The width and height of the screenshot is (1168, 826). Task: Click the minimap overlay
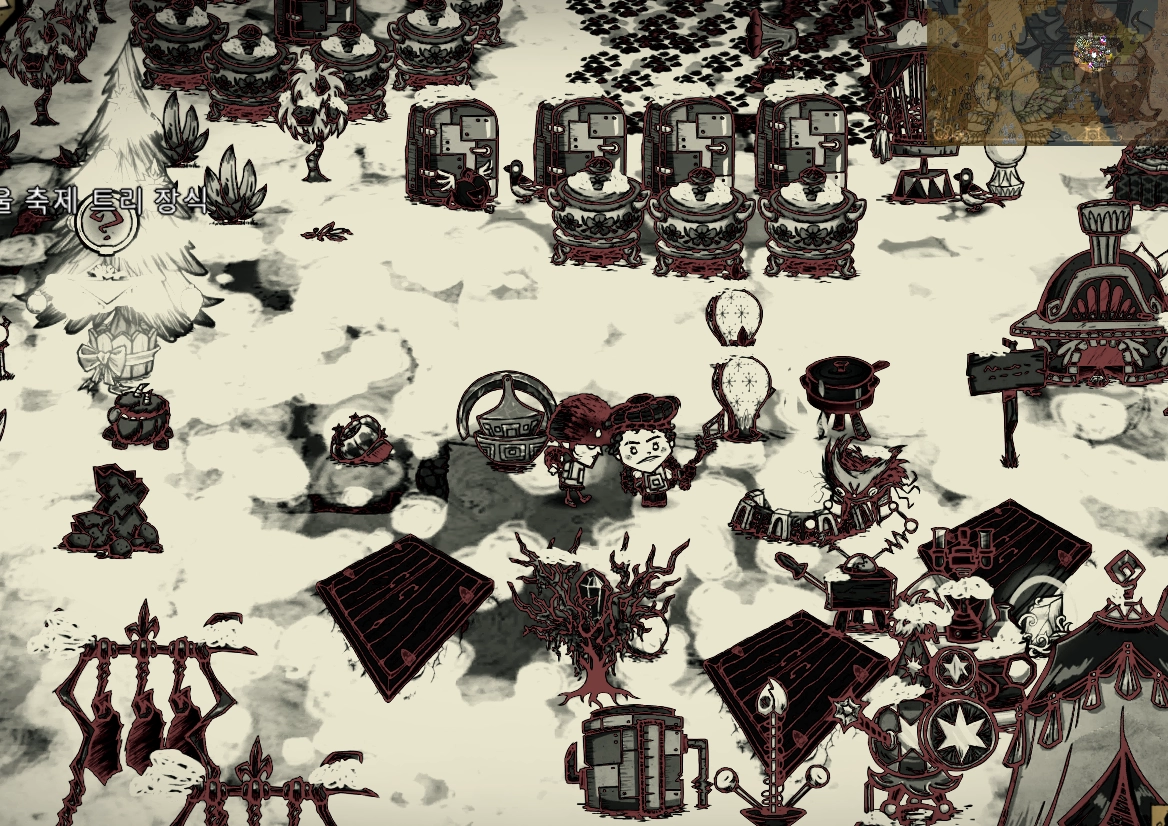1047,71
